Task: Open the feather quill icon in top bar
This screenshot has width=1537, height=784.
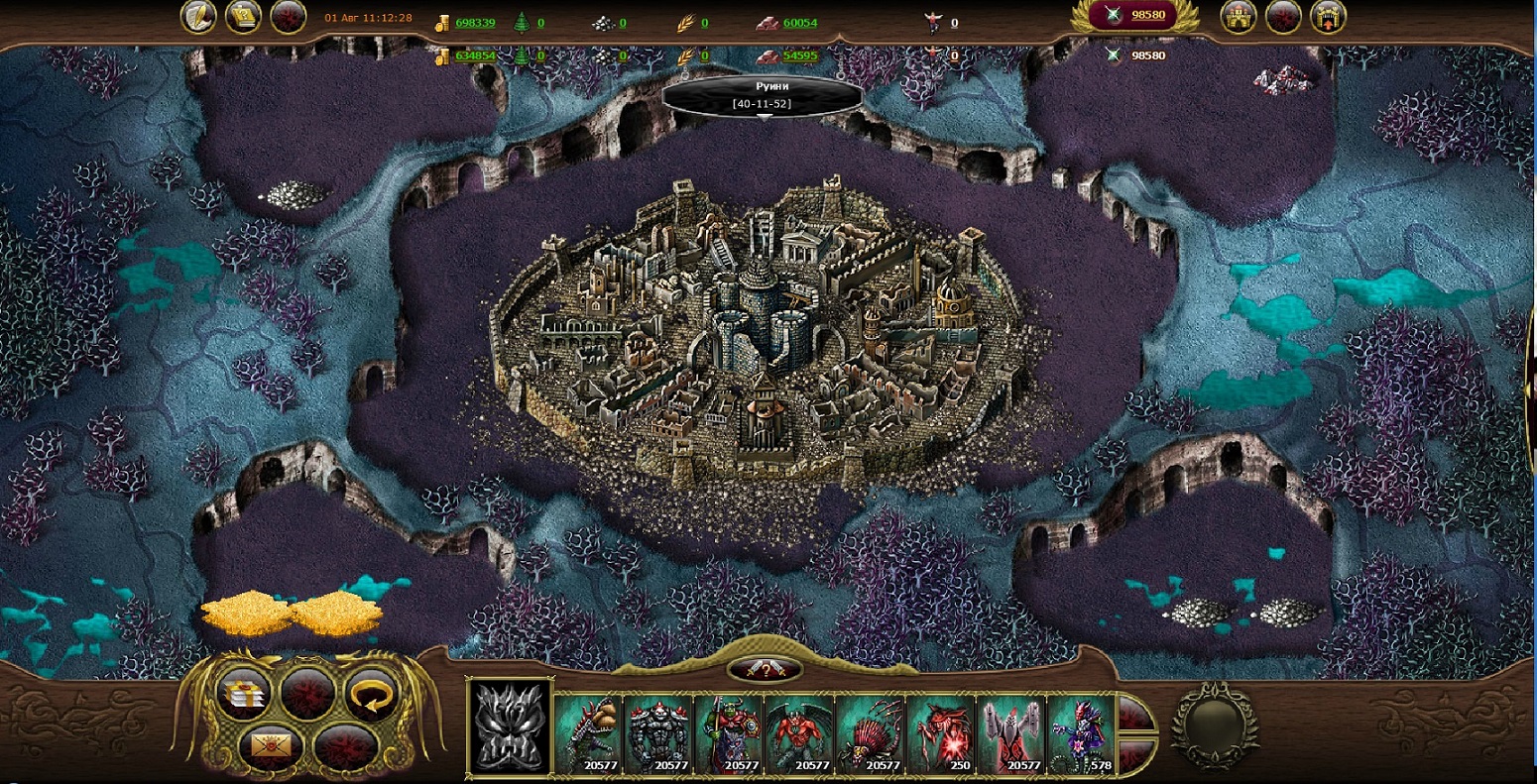Action: coord(198,17)
